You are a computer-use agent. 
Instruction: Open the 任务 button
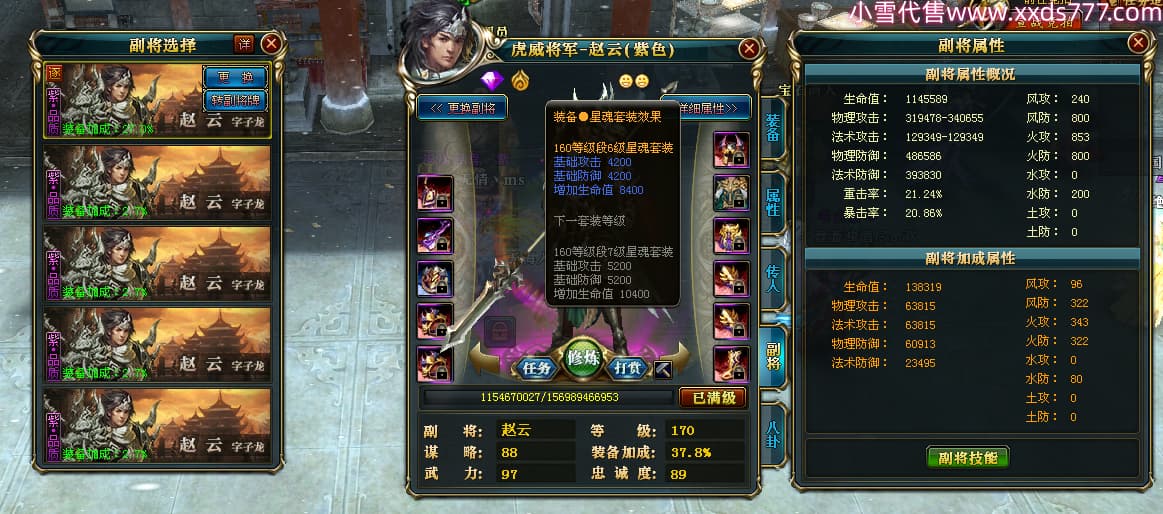coord(537,367)
